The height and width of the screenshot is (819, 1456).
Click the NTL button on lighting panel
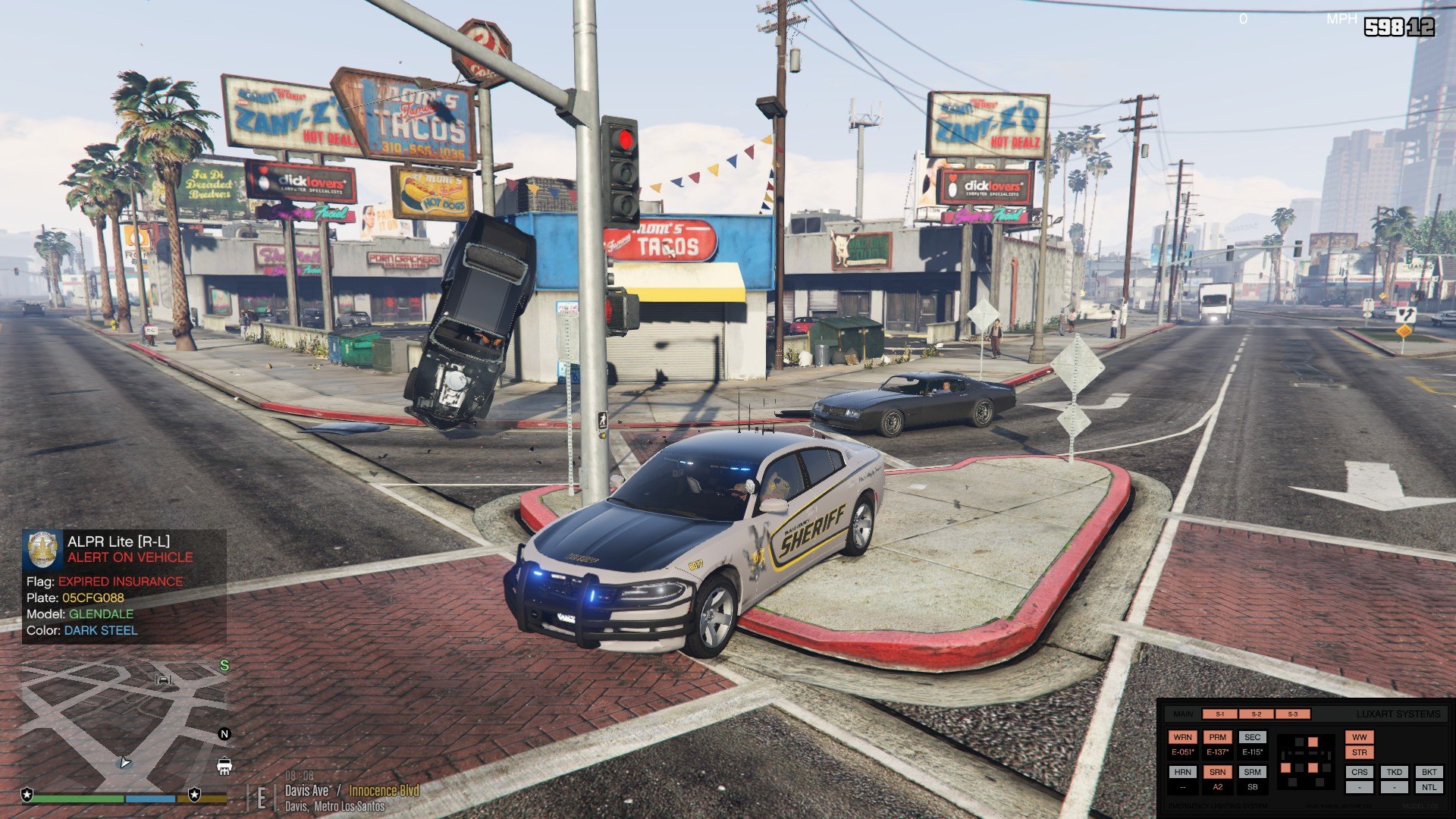[1429, 787]
